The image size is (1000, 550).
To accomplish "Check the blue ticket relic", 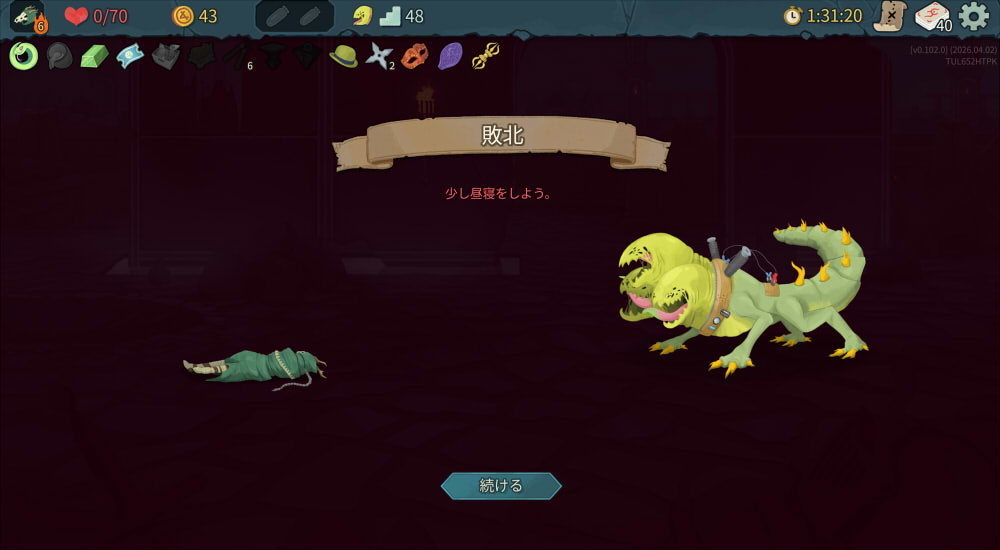I will pos(130,56).
